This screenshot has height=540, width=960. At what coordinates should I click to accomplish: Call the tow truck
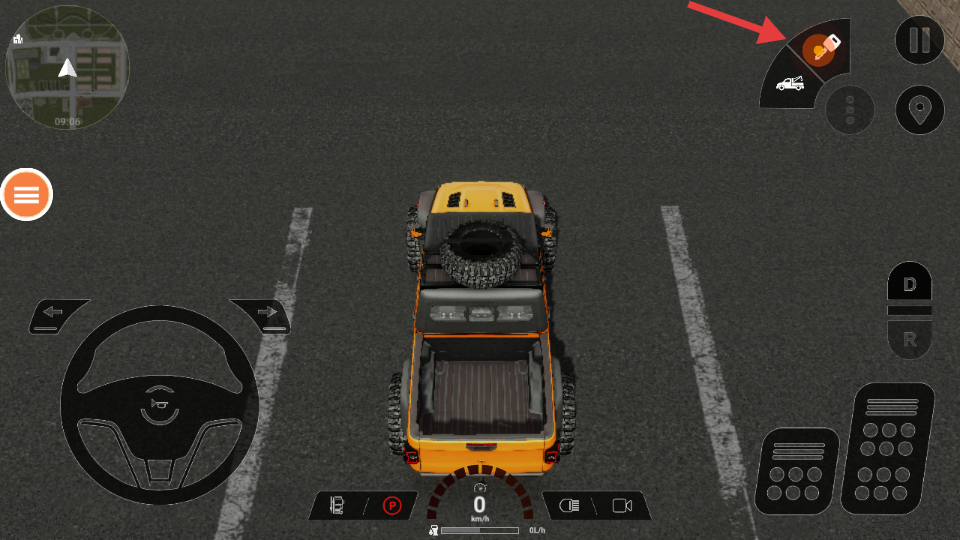789,86
